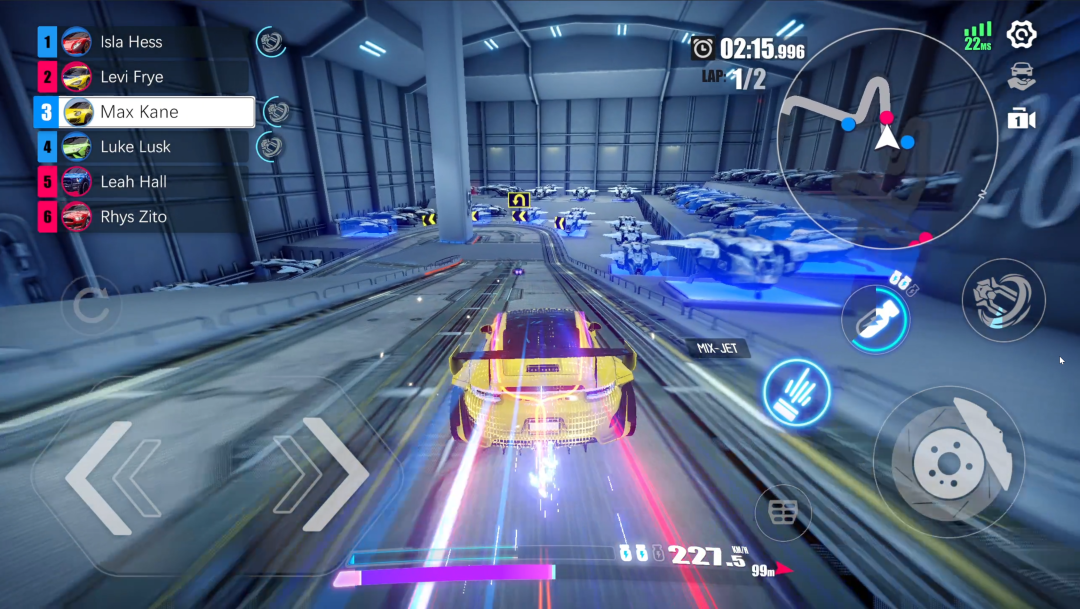Select Leah Hall in the ranking list
The image size is (1080, 609).
(x=145, y=182)
